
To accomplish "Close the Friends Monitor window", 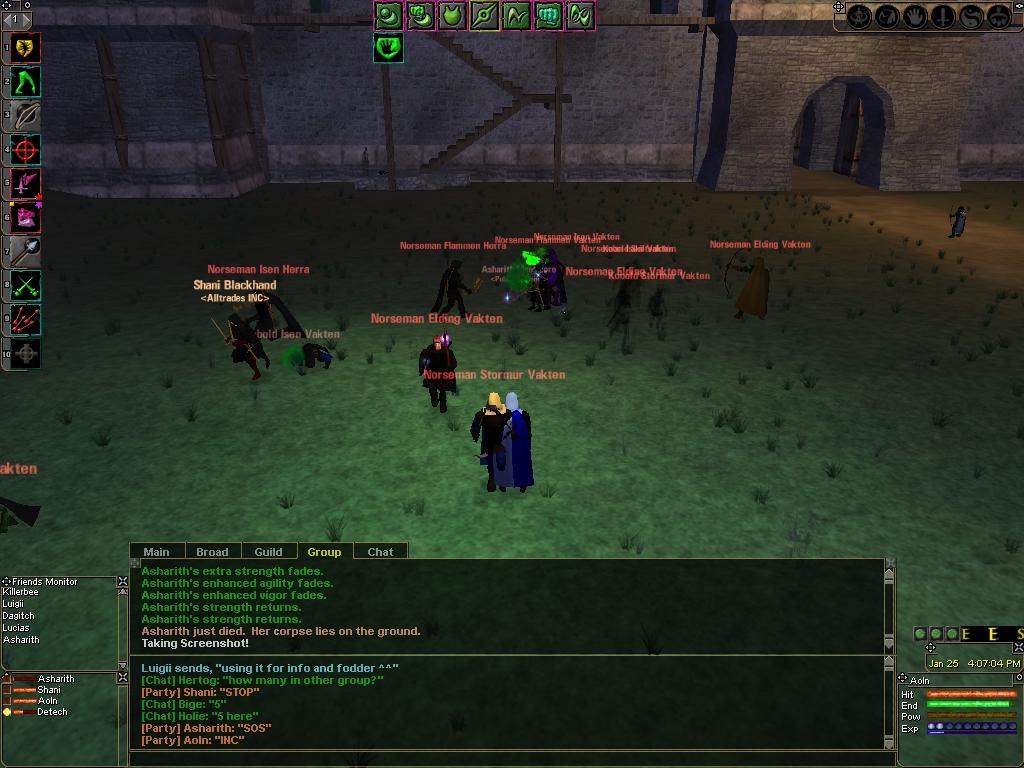I will tap(123, 581).
